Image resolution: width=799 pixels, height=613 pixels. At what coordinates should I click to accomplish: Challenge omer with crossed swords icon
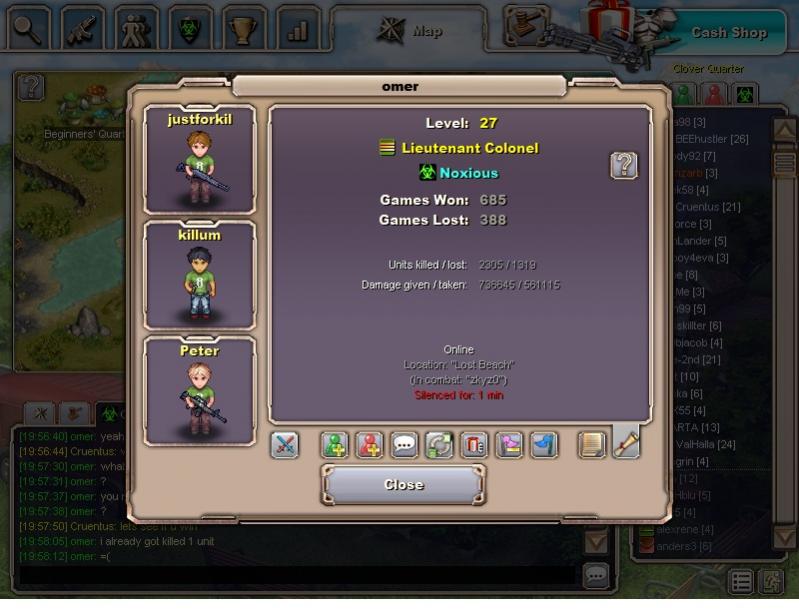pyautogui.click(x=285, y=445)
